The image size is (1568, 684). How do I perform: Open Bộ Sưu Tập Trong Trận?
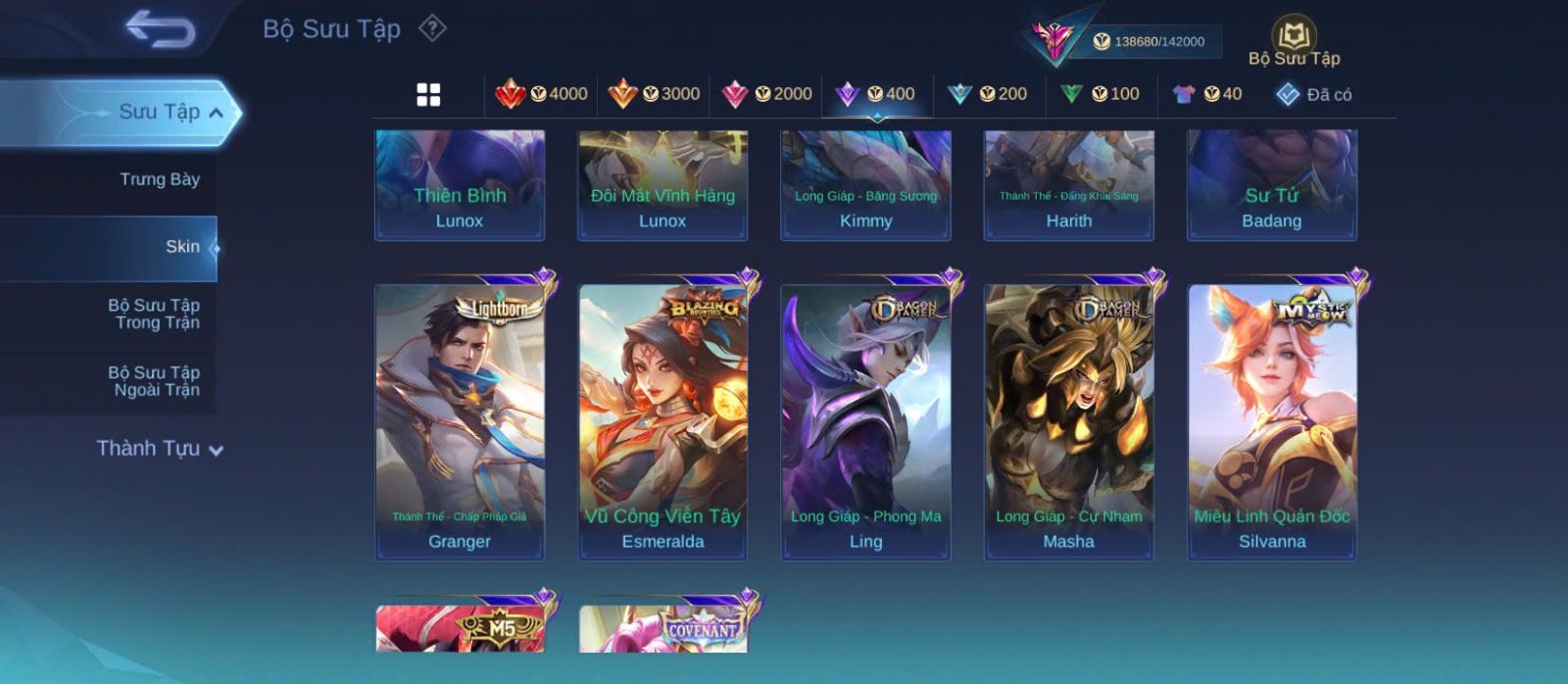154,314
